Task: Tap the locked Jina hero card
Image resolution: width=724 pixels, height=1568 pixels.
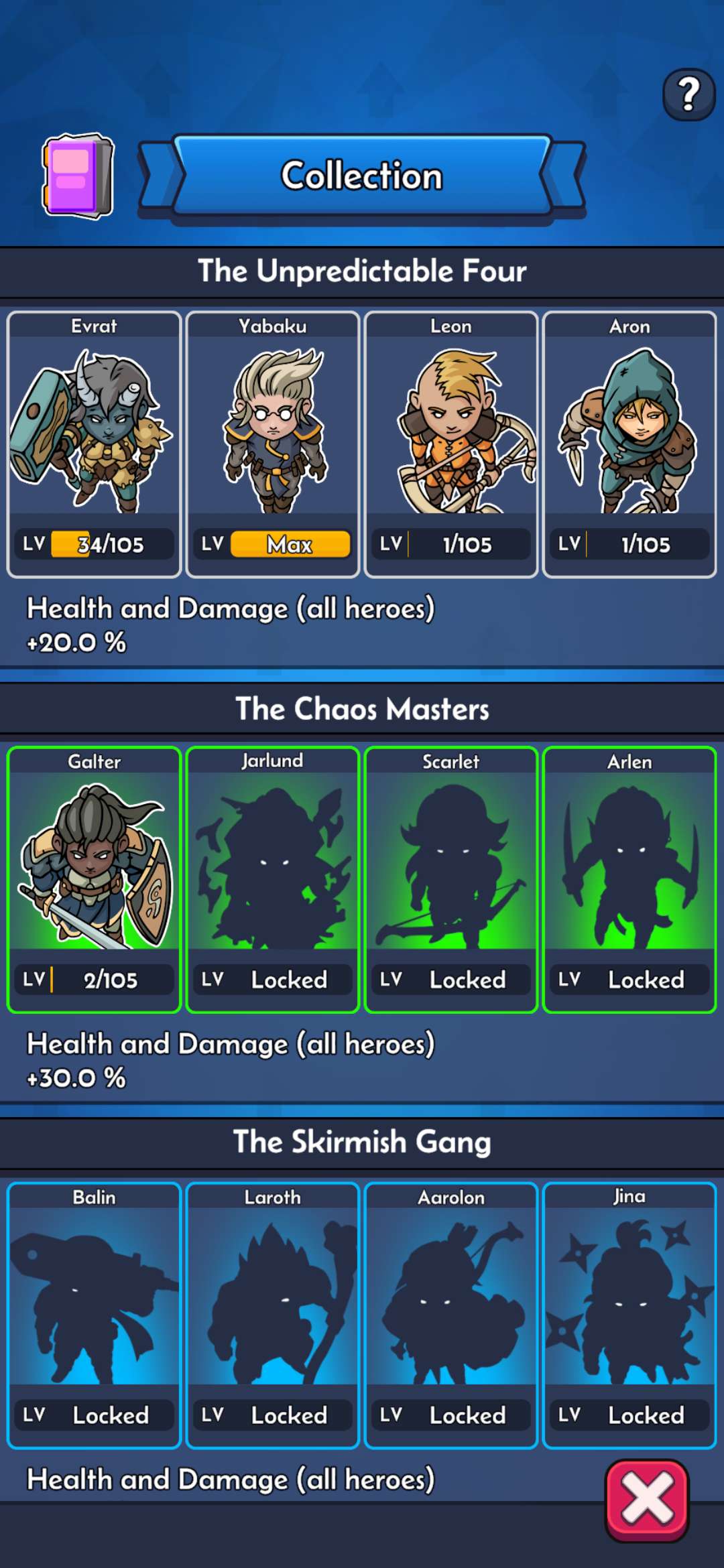Action: tap(629, 1315)
